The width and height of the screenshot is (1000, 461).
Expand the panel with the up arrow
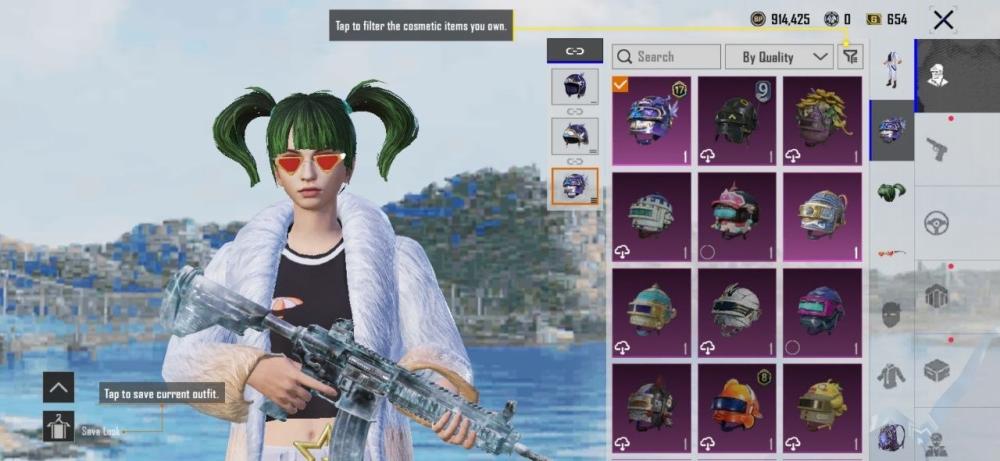coord(59,387)
